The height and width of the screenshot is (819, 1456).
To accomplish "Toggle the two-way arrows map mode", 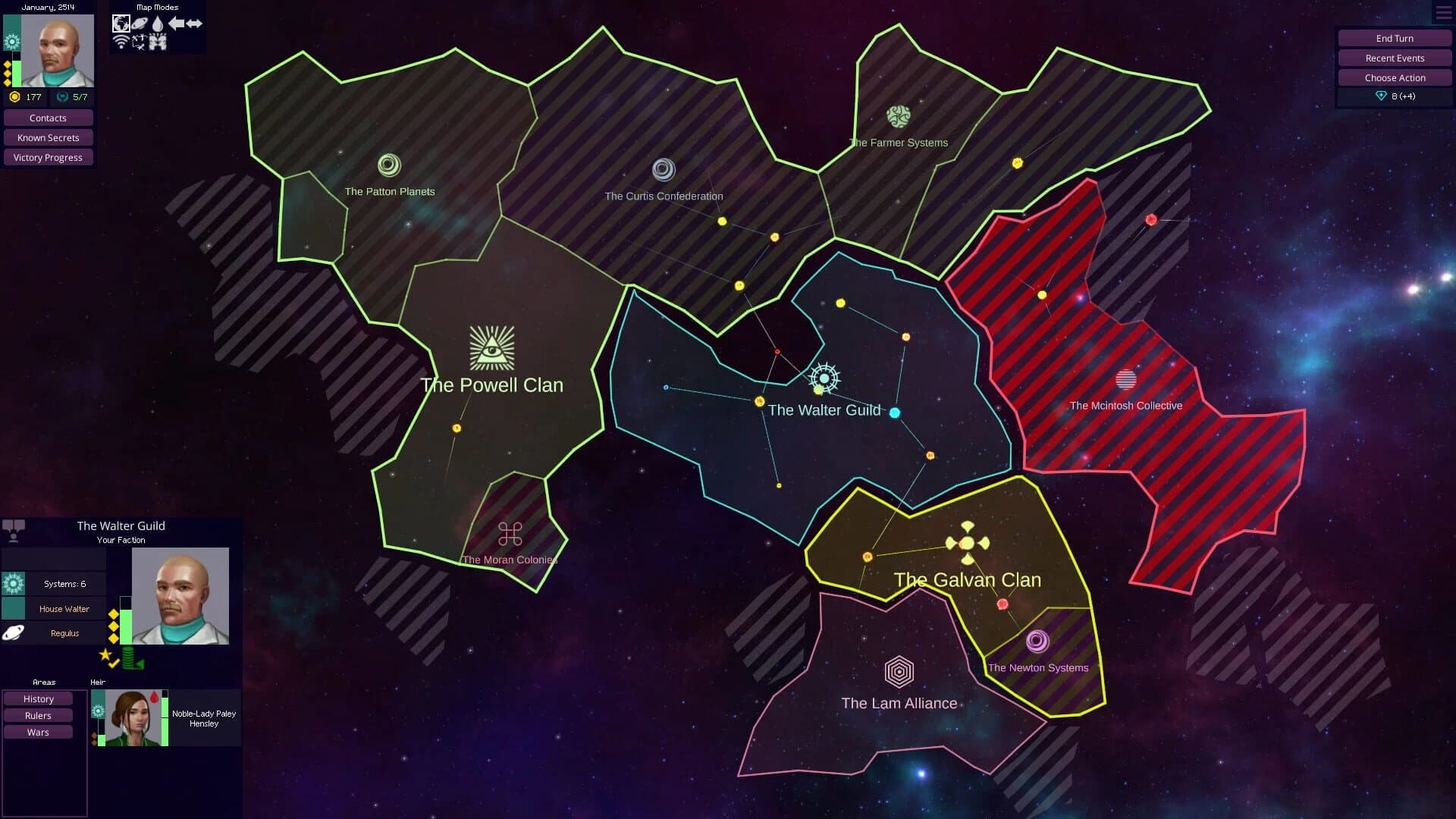I will pyautogui.click(x=194, y=24).
